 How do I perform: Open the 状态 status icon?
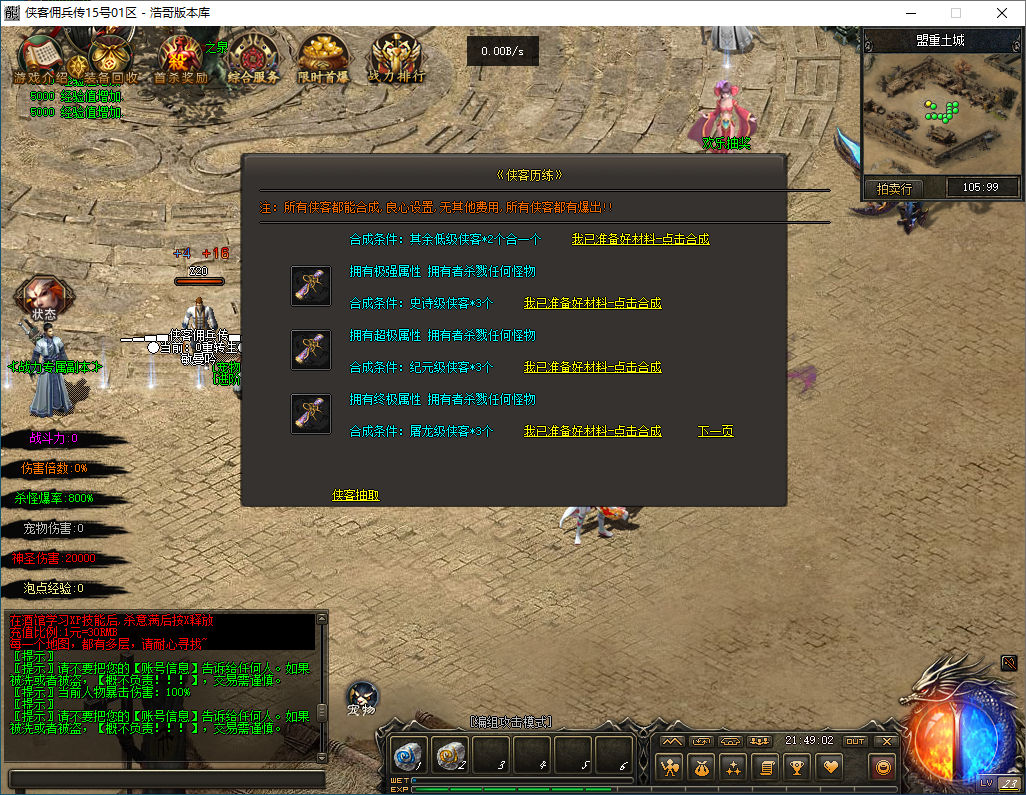click(x=43, y=297)
